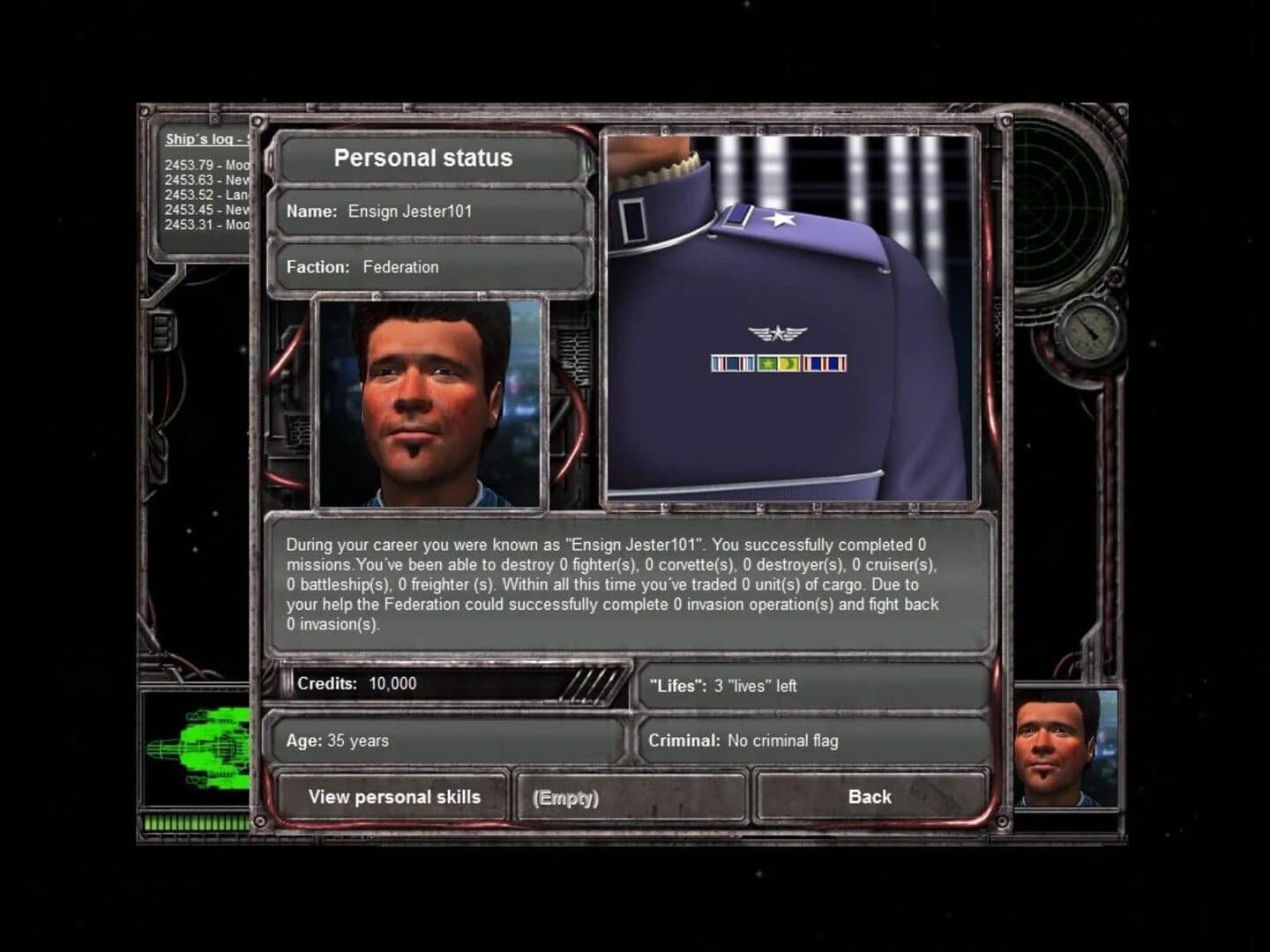Click the large character portrait photo

(x=429, y=403)
